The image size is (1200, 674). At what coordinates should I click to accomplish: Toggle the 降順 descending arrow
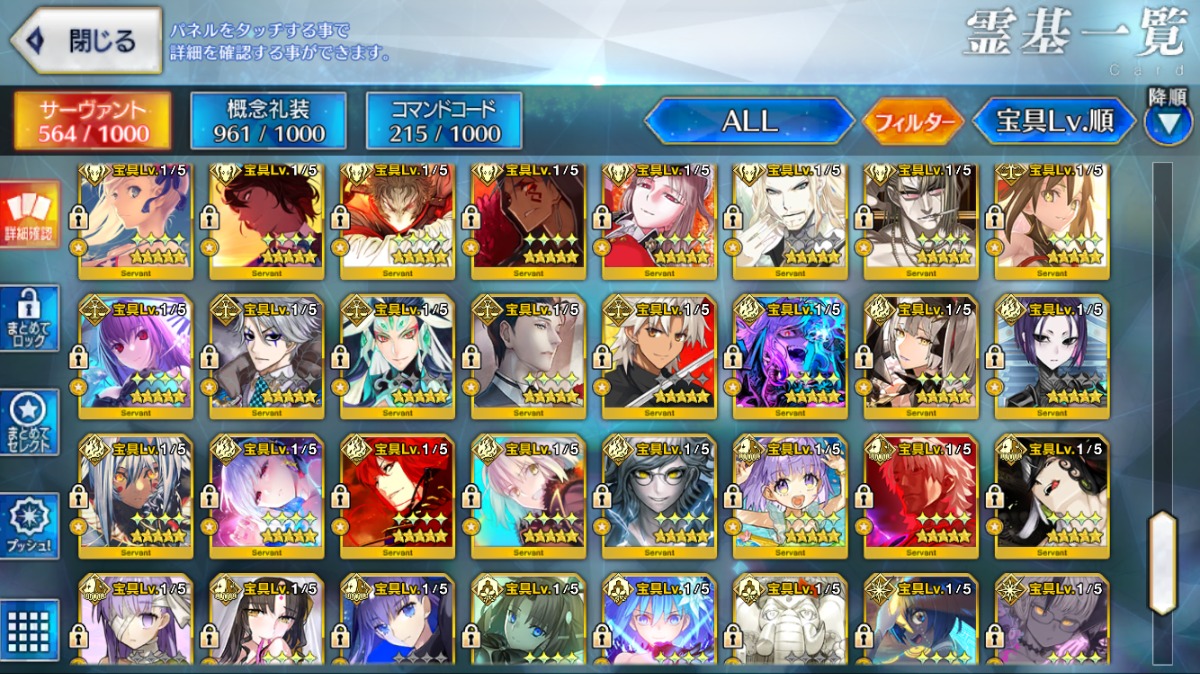(x=1167, y=119)
